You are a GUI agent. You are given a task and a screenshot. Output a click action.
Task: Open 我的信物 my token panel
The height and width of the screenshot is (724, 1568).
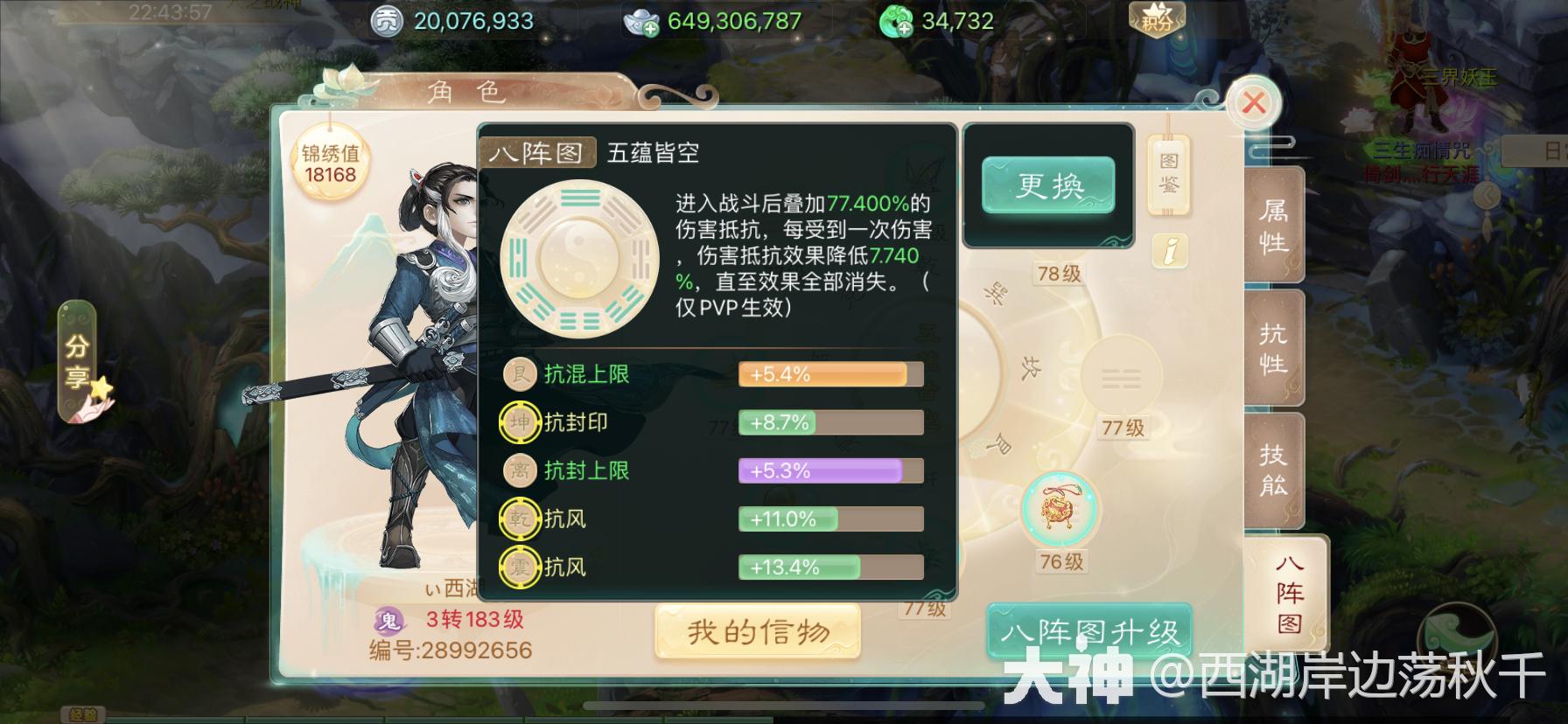tap(756, 631)
